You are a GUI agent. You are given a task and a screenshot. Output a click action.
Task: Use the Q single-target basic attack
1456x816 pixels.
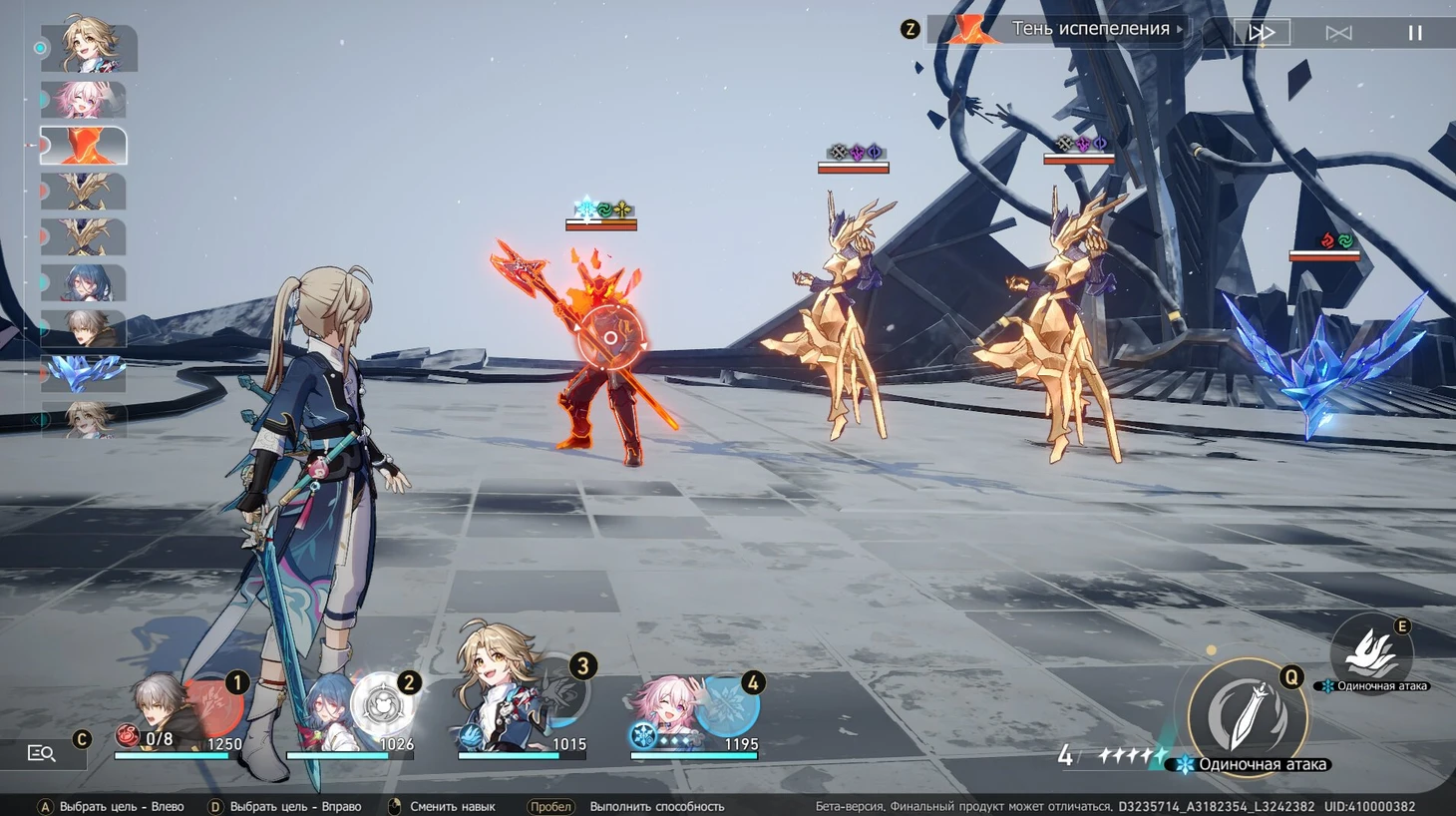[x=1247, y=714]
